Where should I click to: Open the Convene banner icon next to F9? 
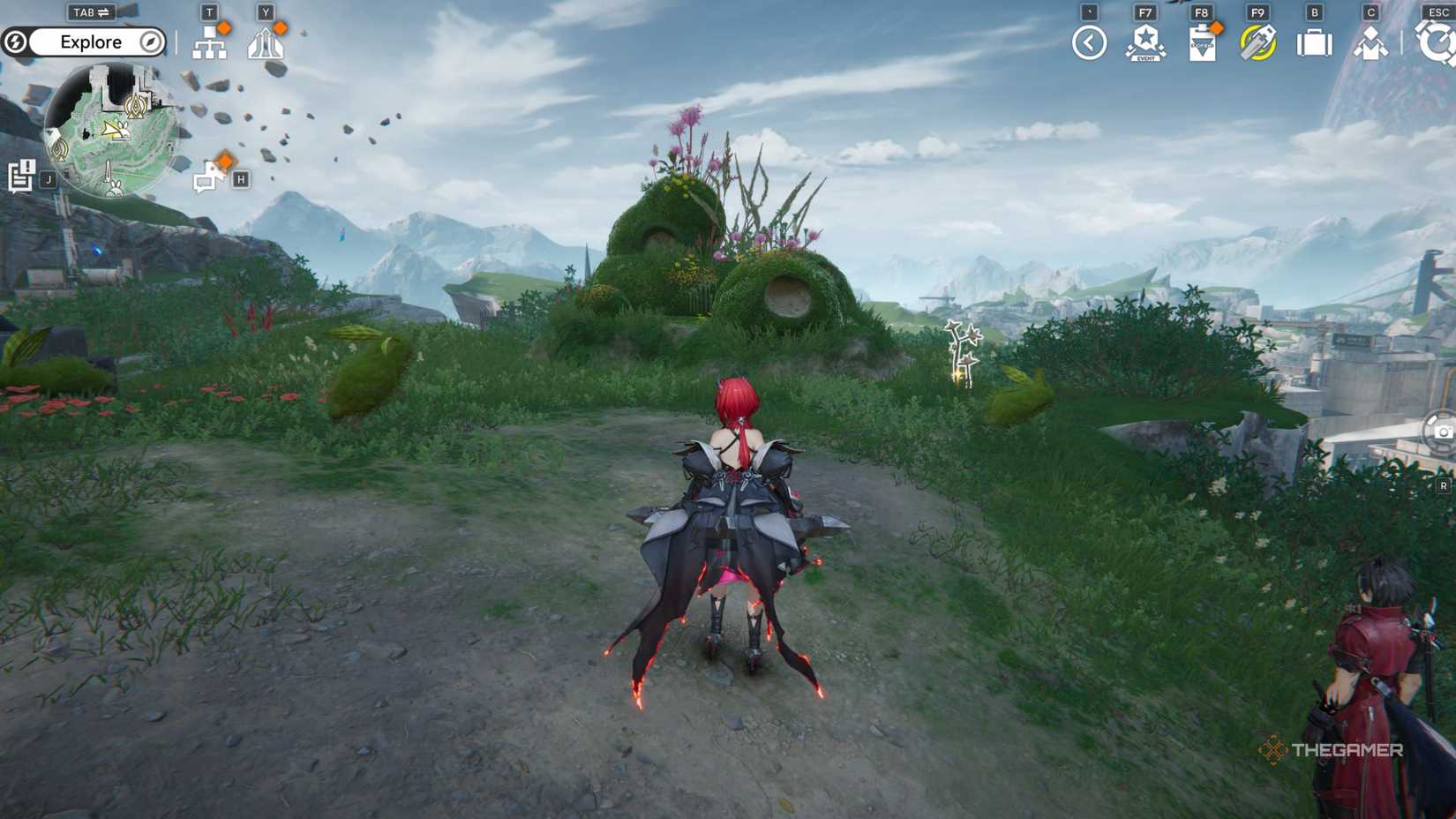pos(1257,41)
